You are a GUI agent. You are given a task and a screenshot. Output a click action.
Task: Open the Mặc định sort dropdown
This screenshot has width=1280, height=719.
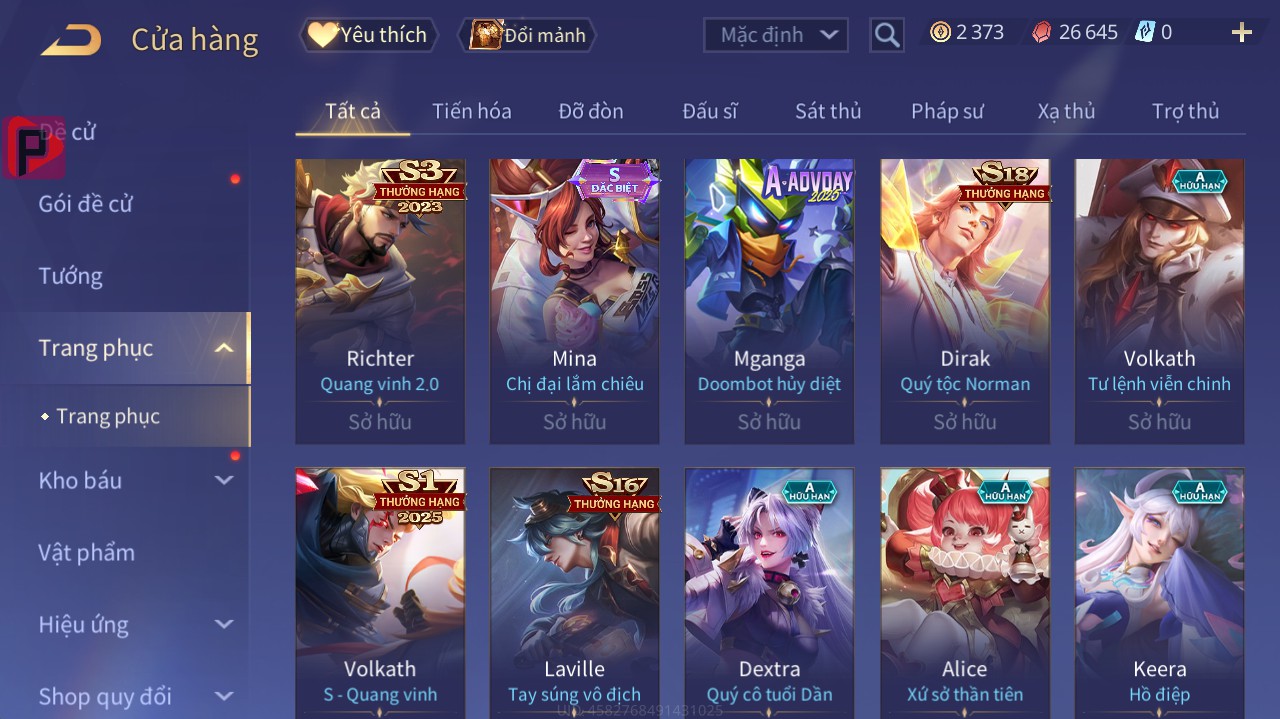(776, 35)
